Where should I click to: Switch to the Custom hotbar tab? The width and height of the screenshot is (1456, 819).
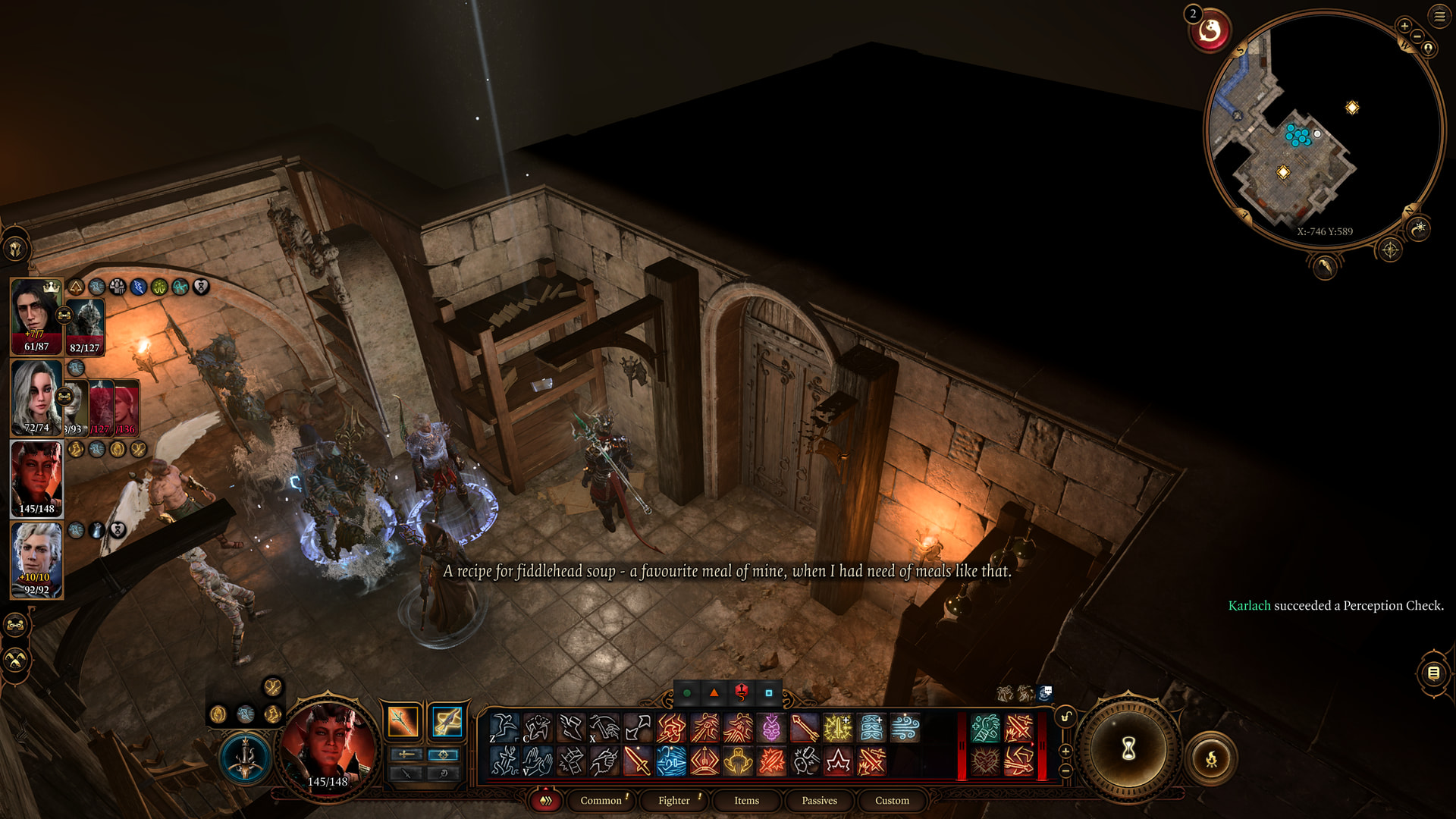pos(892,800)
